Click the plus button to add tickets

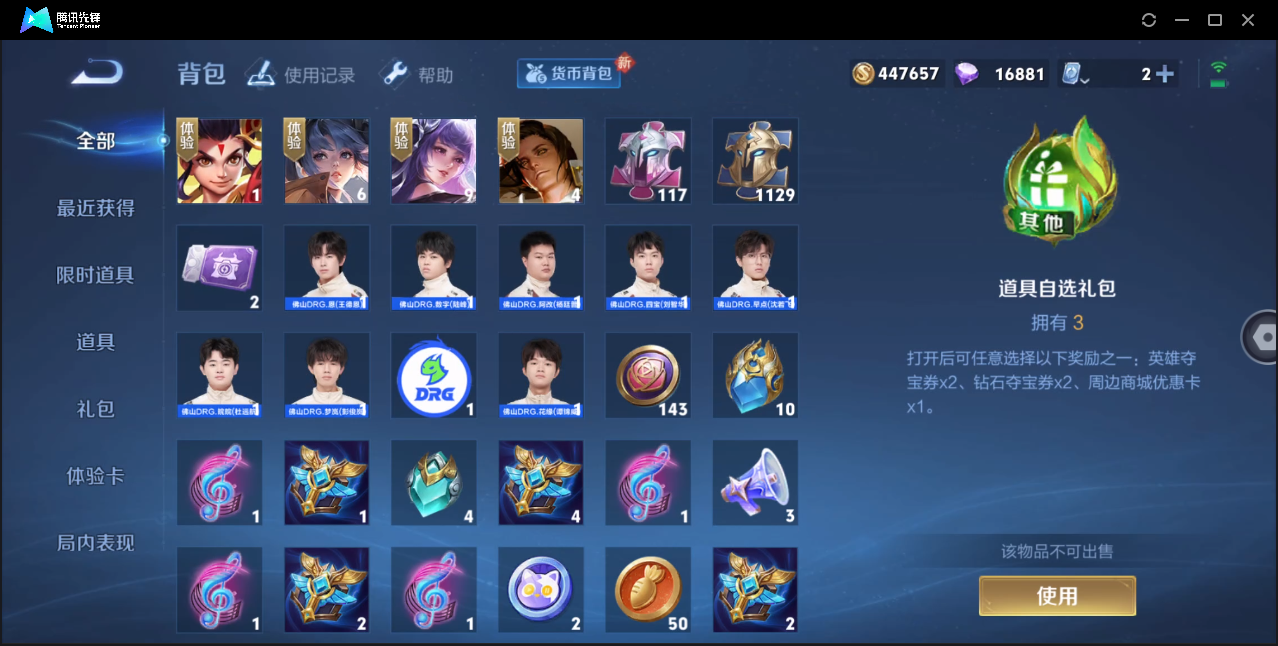[x=1164, y=74]
